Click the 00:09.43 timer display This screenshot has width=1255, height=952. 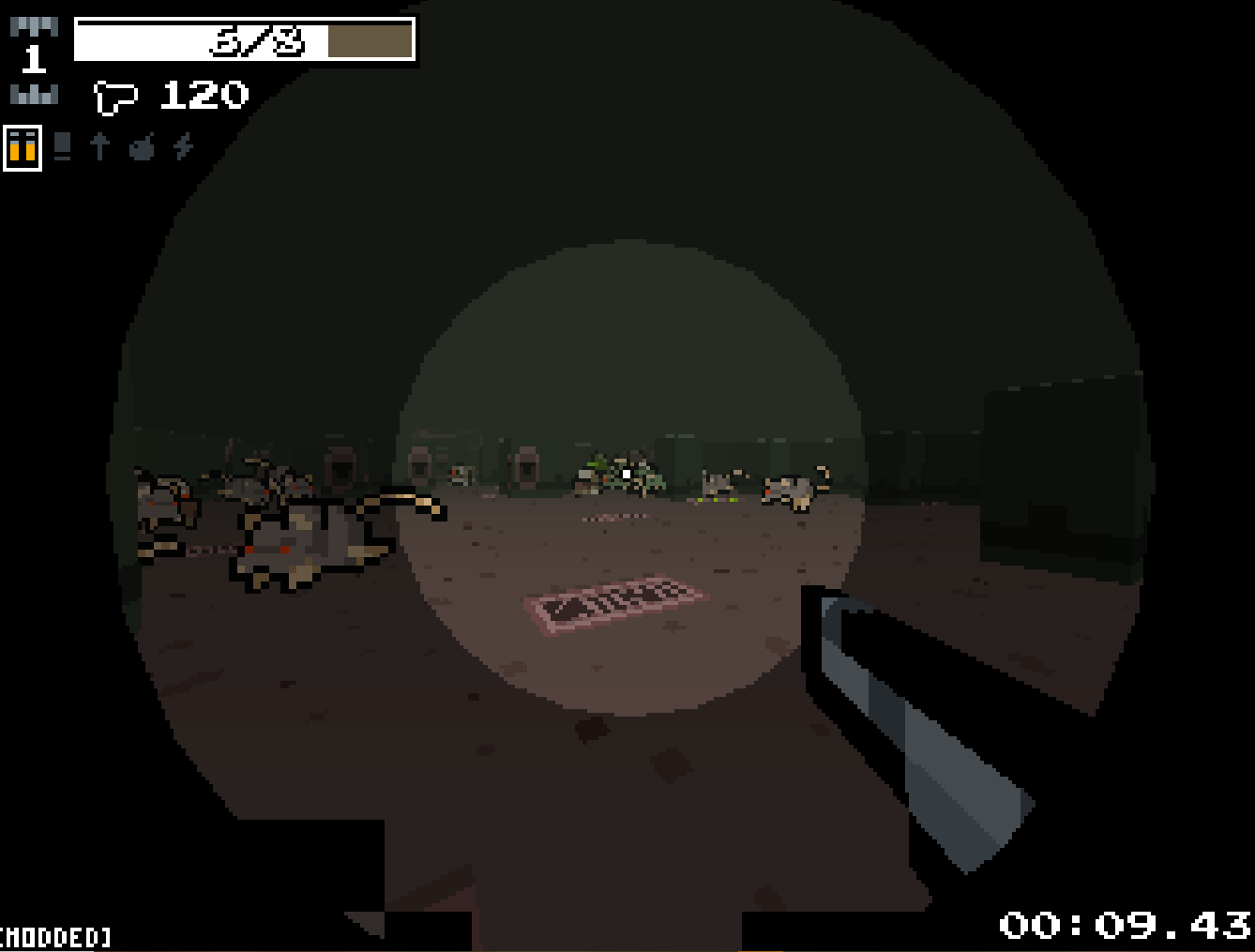pos(1116,924)
